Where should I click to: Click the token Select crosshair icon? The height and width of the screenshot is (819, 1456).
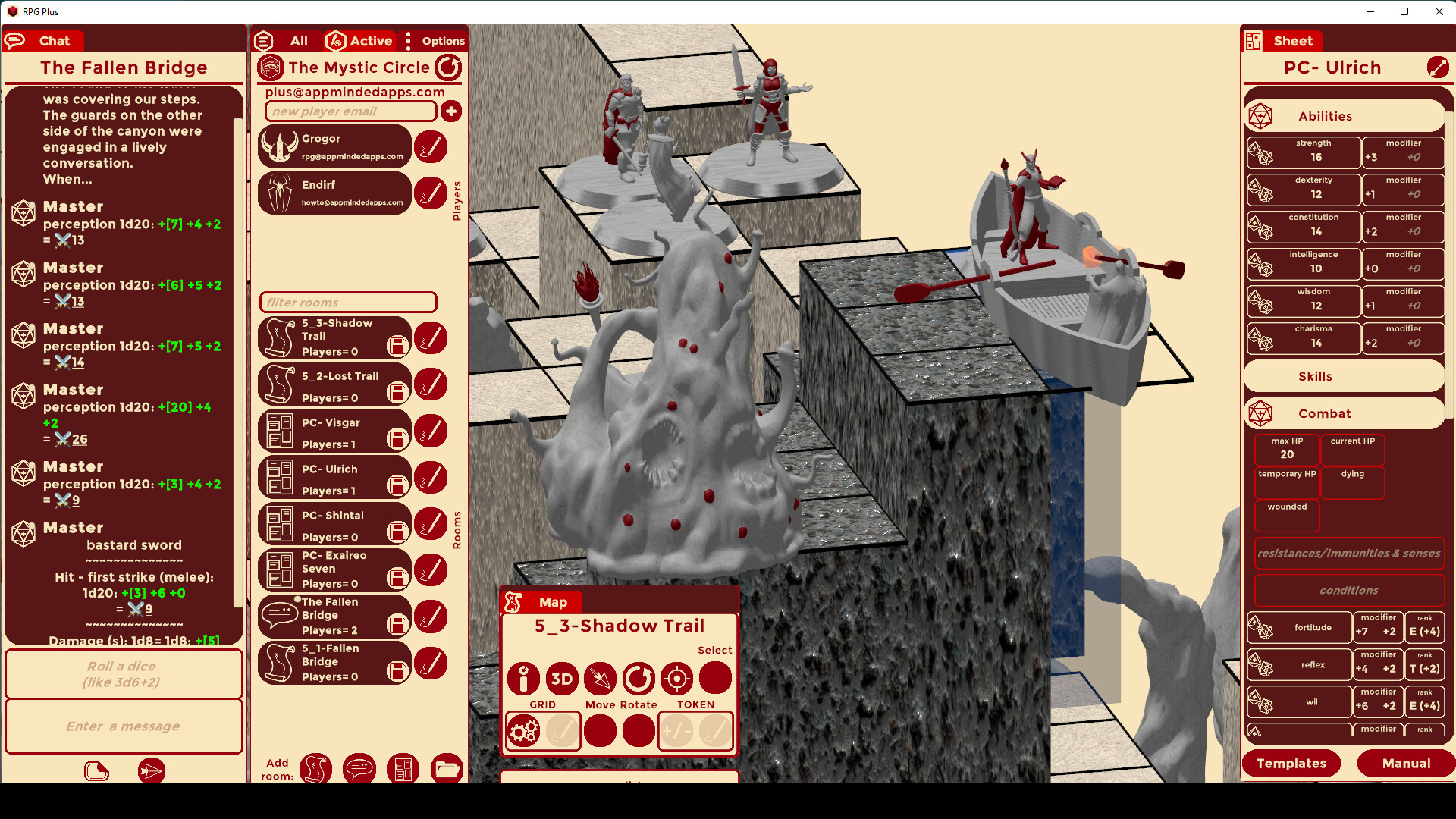[676, 679]
